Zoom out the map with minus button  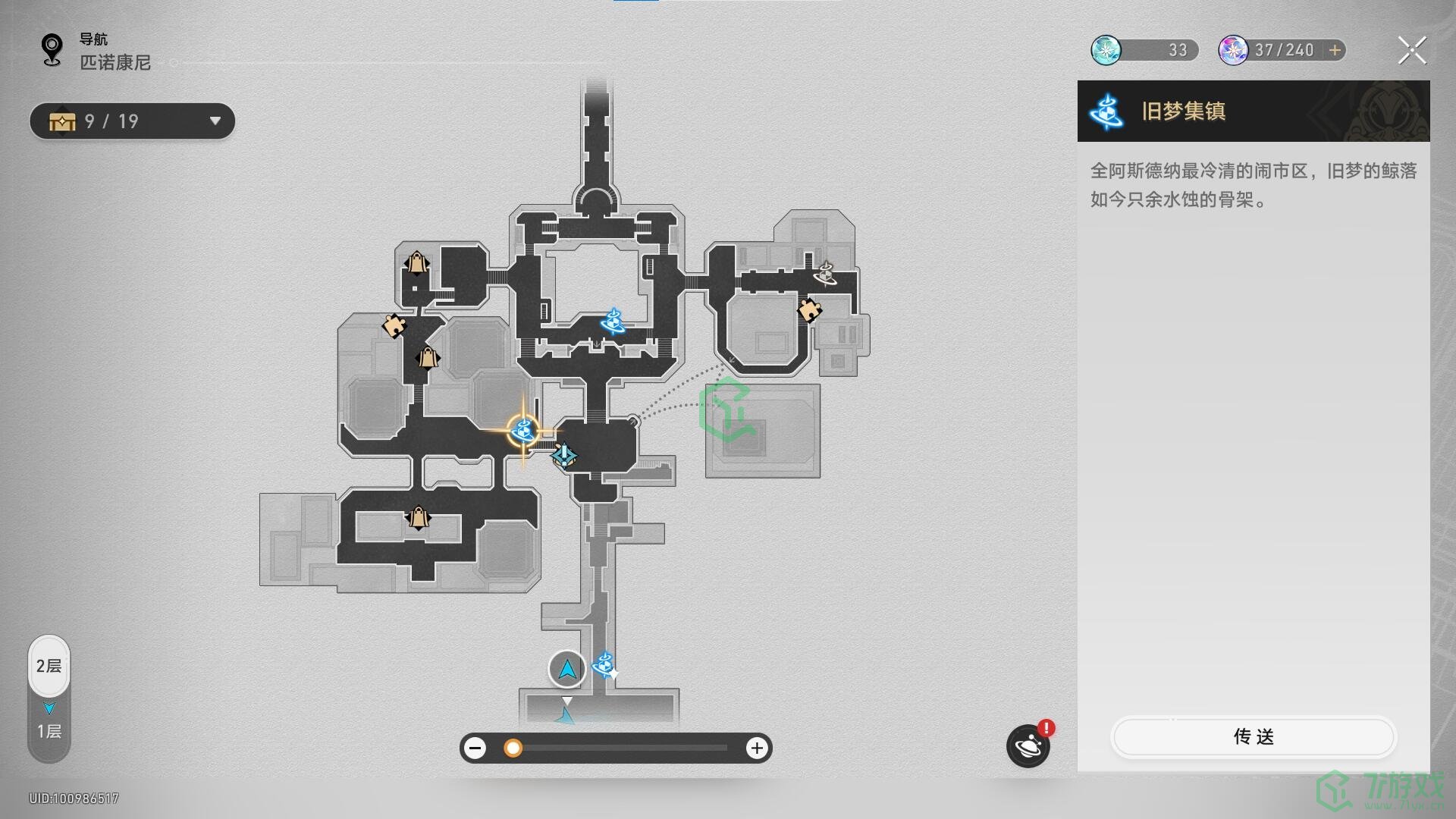click(475, 748)
